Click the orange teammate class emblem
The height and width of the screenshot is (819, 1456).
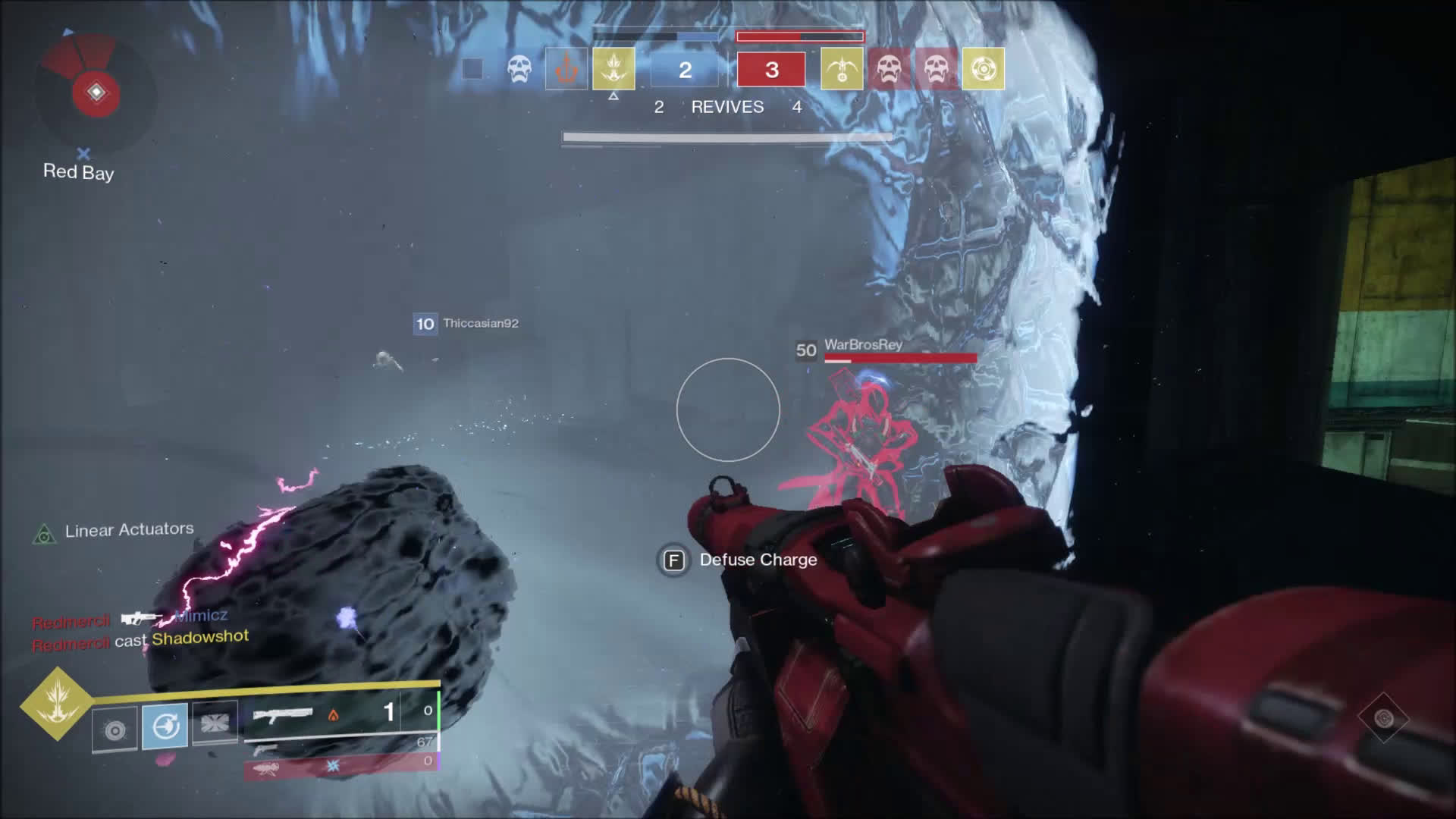(566, 69)
